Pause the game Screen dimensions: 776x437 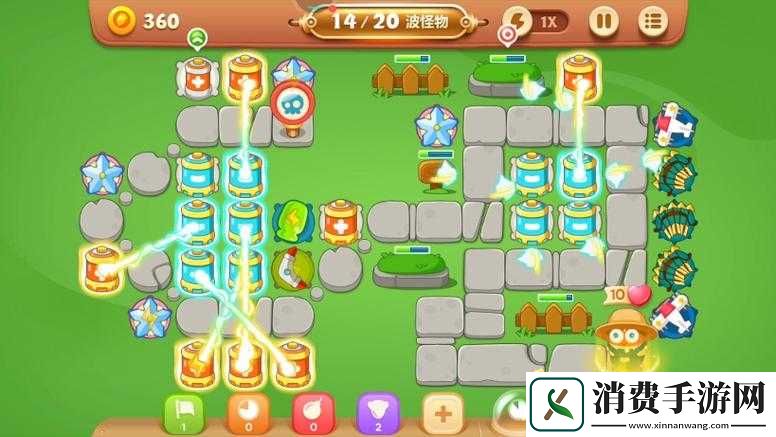(603, 20)
